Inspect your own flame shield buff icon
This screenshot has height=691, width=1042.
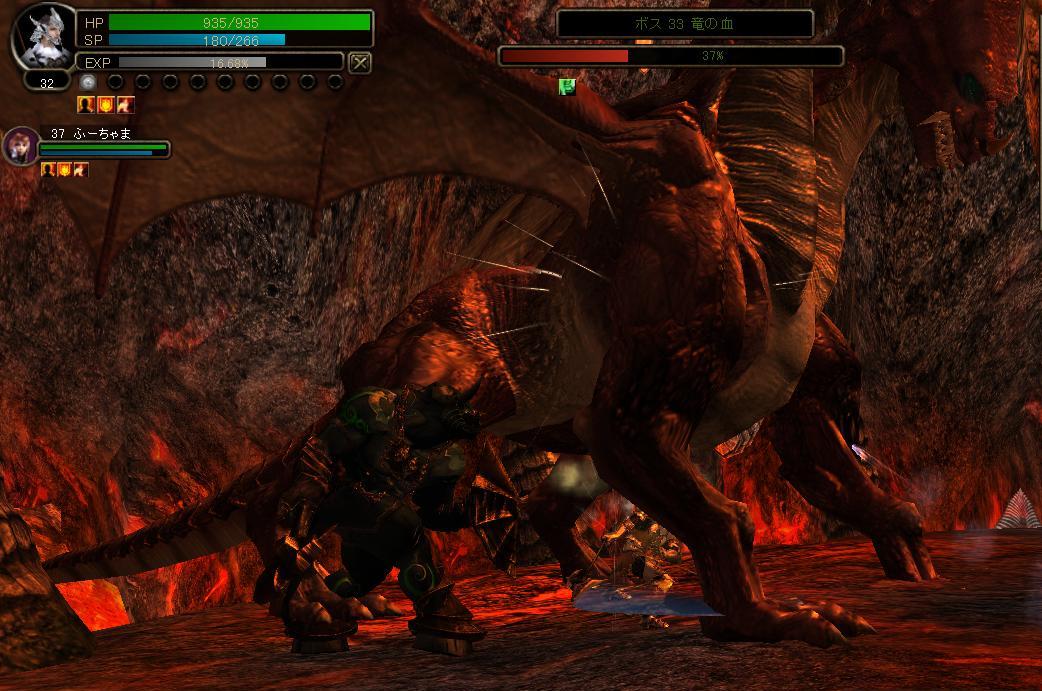pyautogui.click(x=105, y=105)
